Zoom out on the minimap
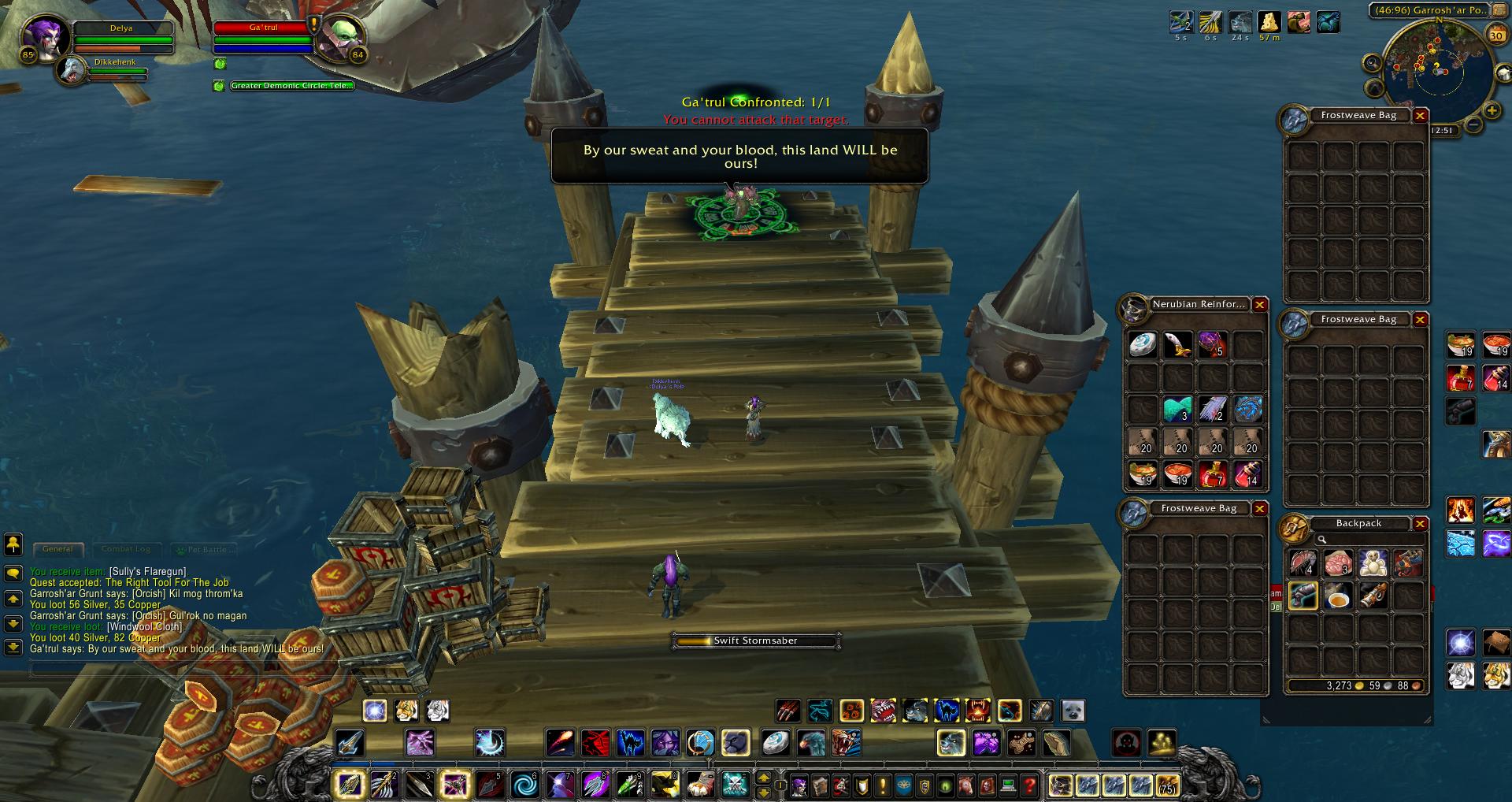The width and height of the screenshot is (1512, 802). (1473, 124)
